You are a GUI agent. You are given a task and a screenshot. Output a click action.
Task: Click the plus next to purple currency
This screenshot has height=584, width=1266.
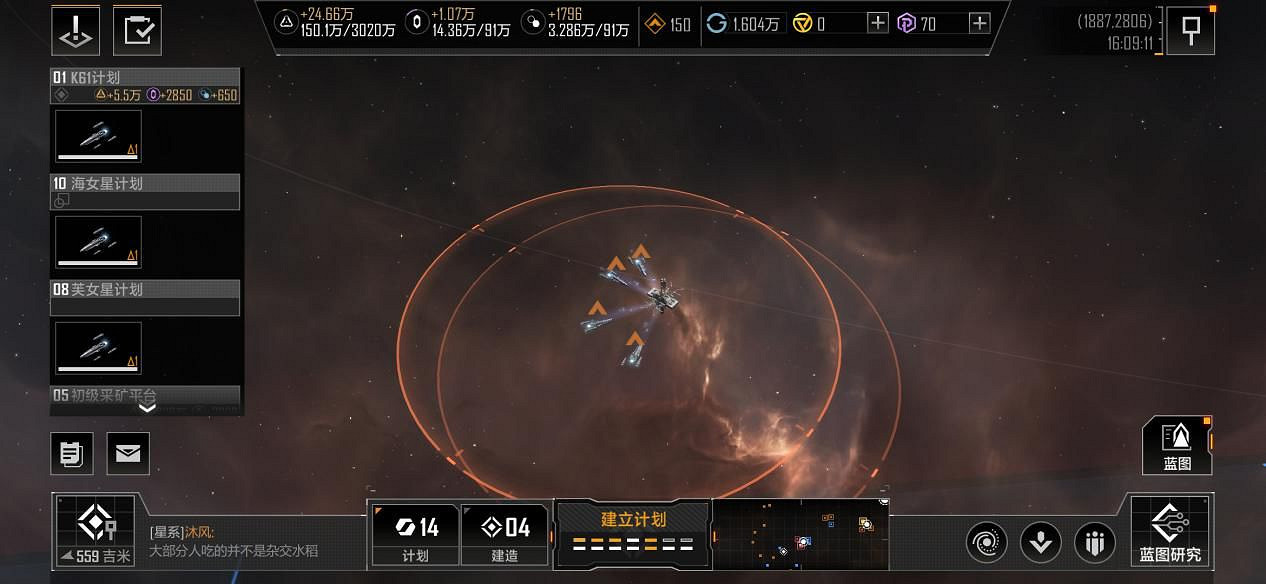(979, 23)
